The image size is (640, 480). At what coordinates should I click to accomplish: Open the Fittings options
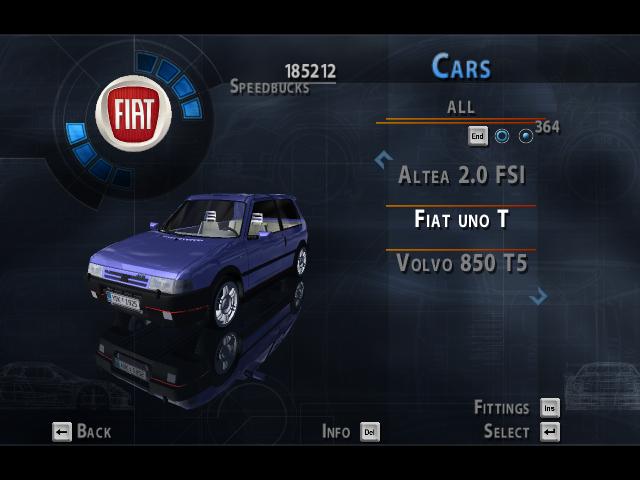tap(516, 408)
